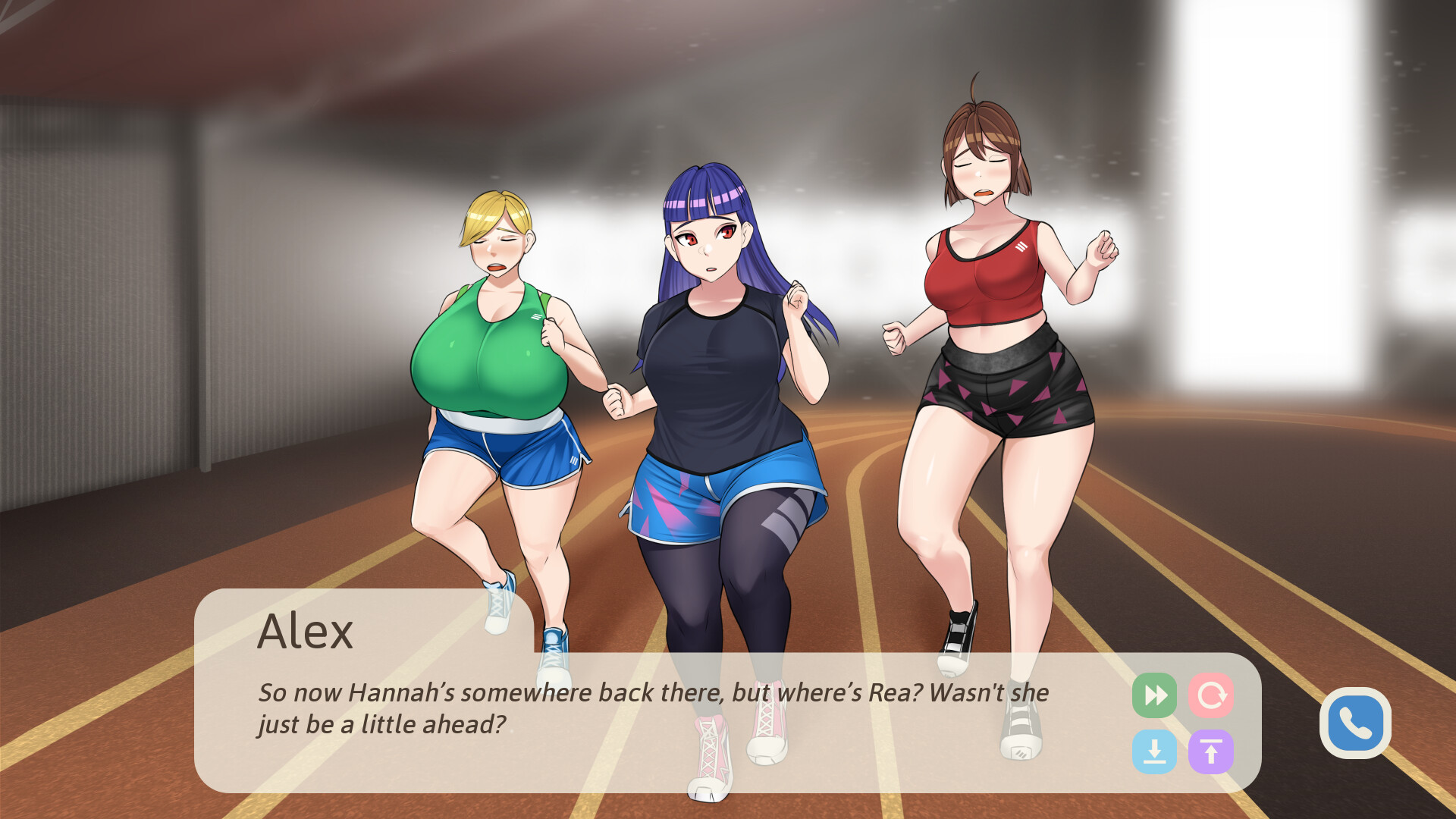The image size is (1456, 819).
Task: Select the dialogue history via replay icon
Action: [1212, 695]
